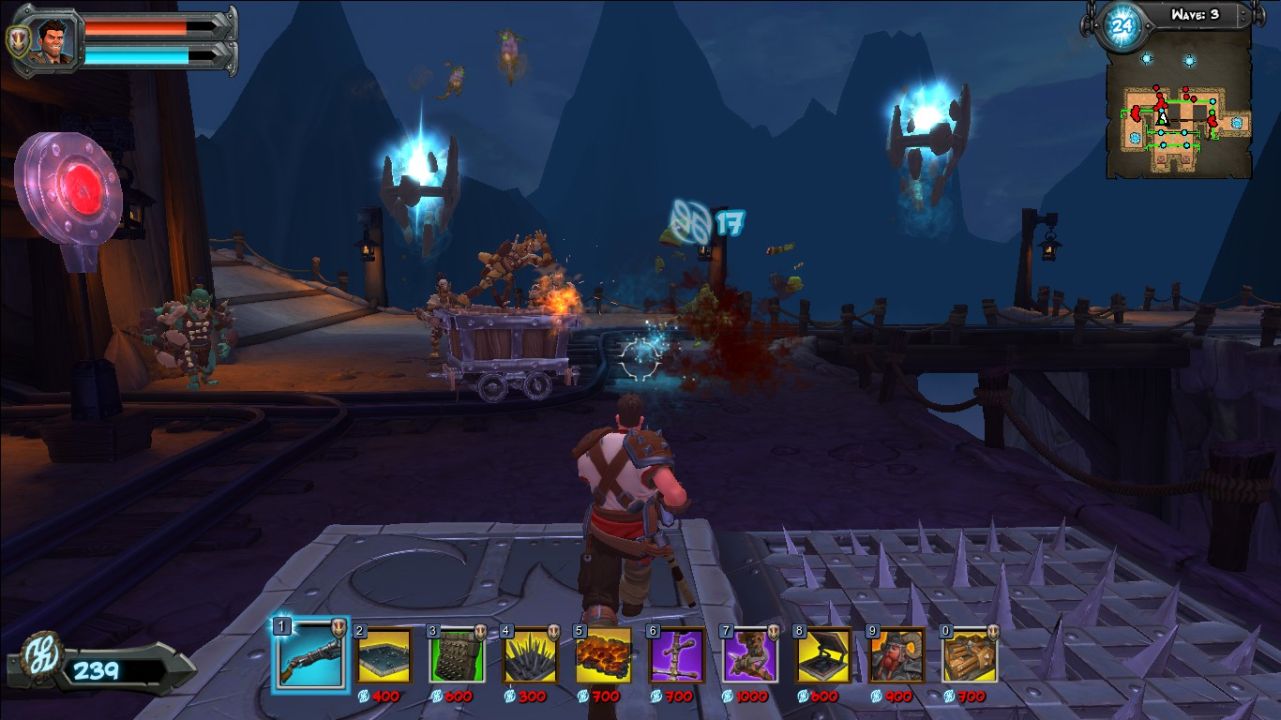Viewport: 1281px width, 720px height.
Task: Select the green floor trap in slot 3
Action: [x=457, y=655]
